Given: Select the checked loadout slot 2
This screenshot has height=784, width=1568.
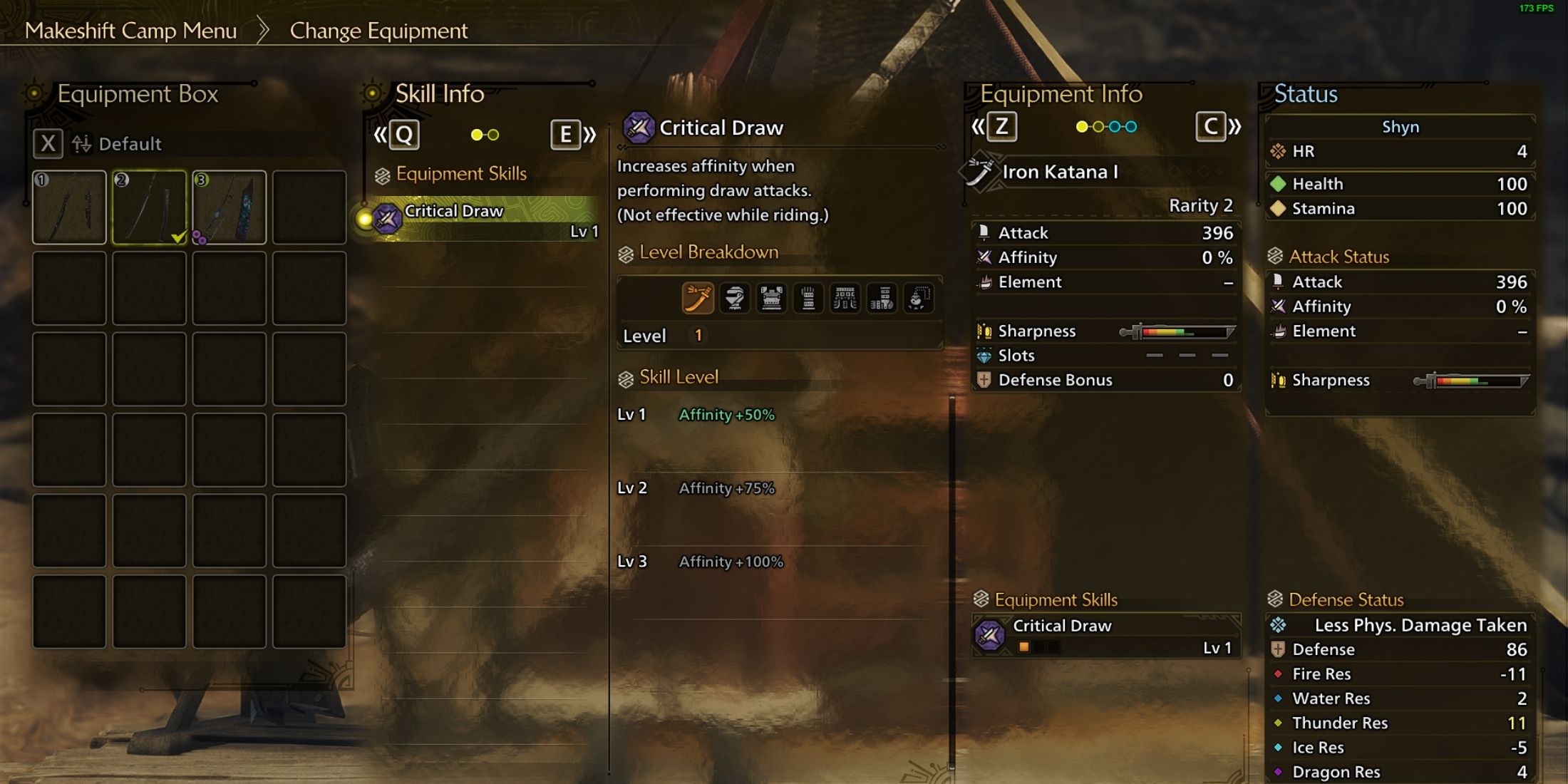Looking at the screenshot, I should [x=149, y=207].
